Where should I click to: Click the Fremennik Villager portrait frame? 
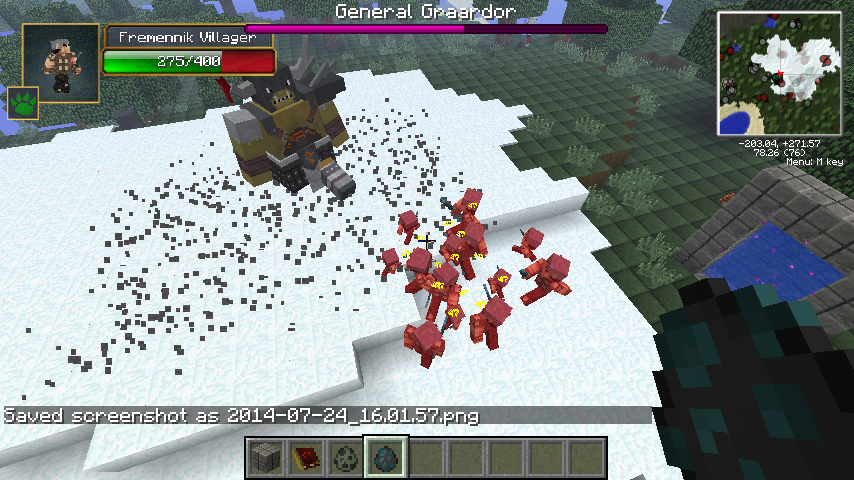pyautogui.click(x=60, y=63)
